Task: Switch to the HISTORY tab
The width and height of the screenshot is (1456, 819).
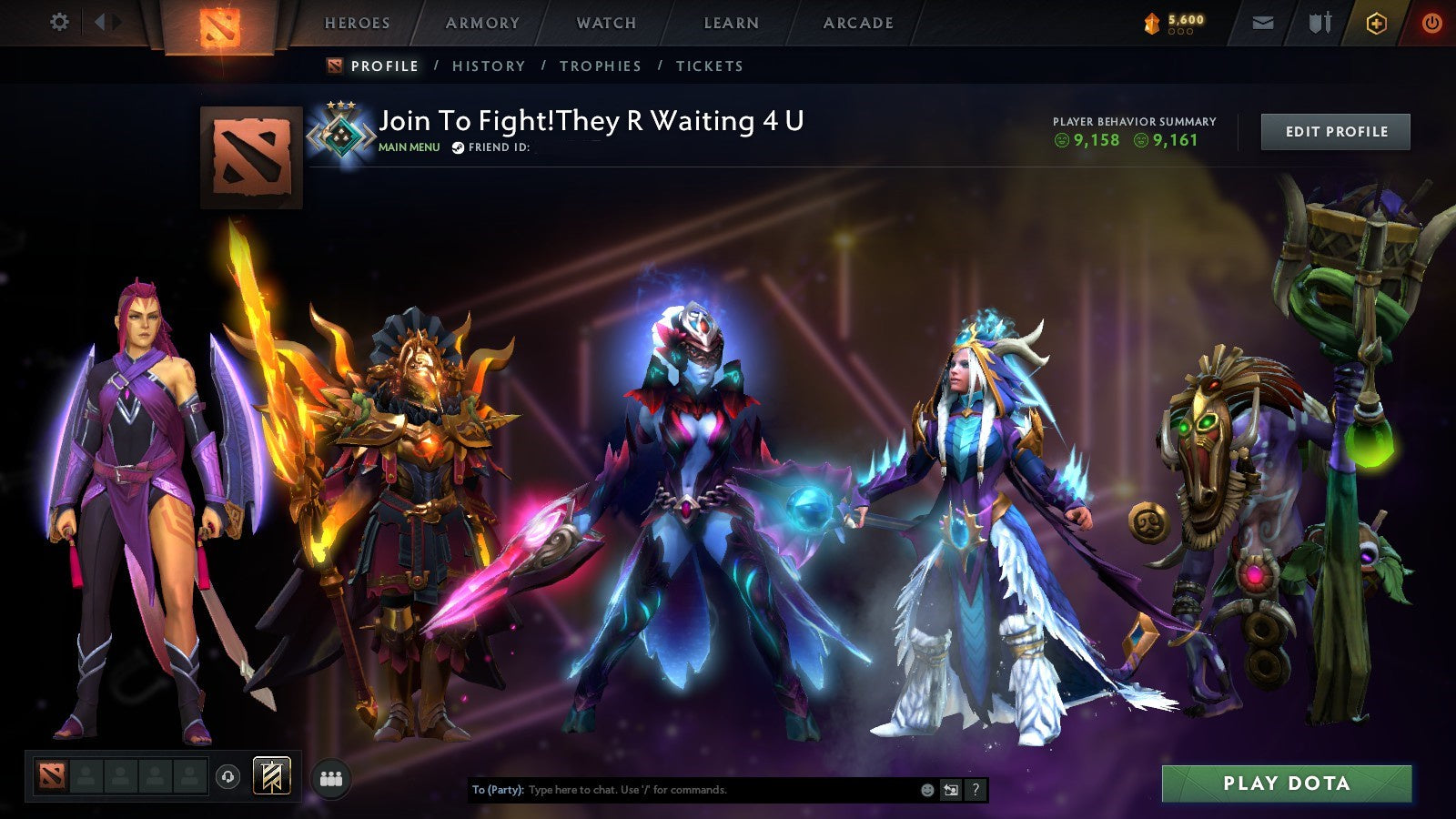Action: [488, 66]
